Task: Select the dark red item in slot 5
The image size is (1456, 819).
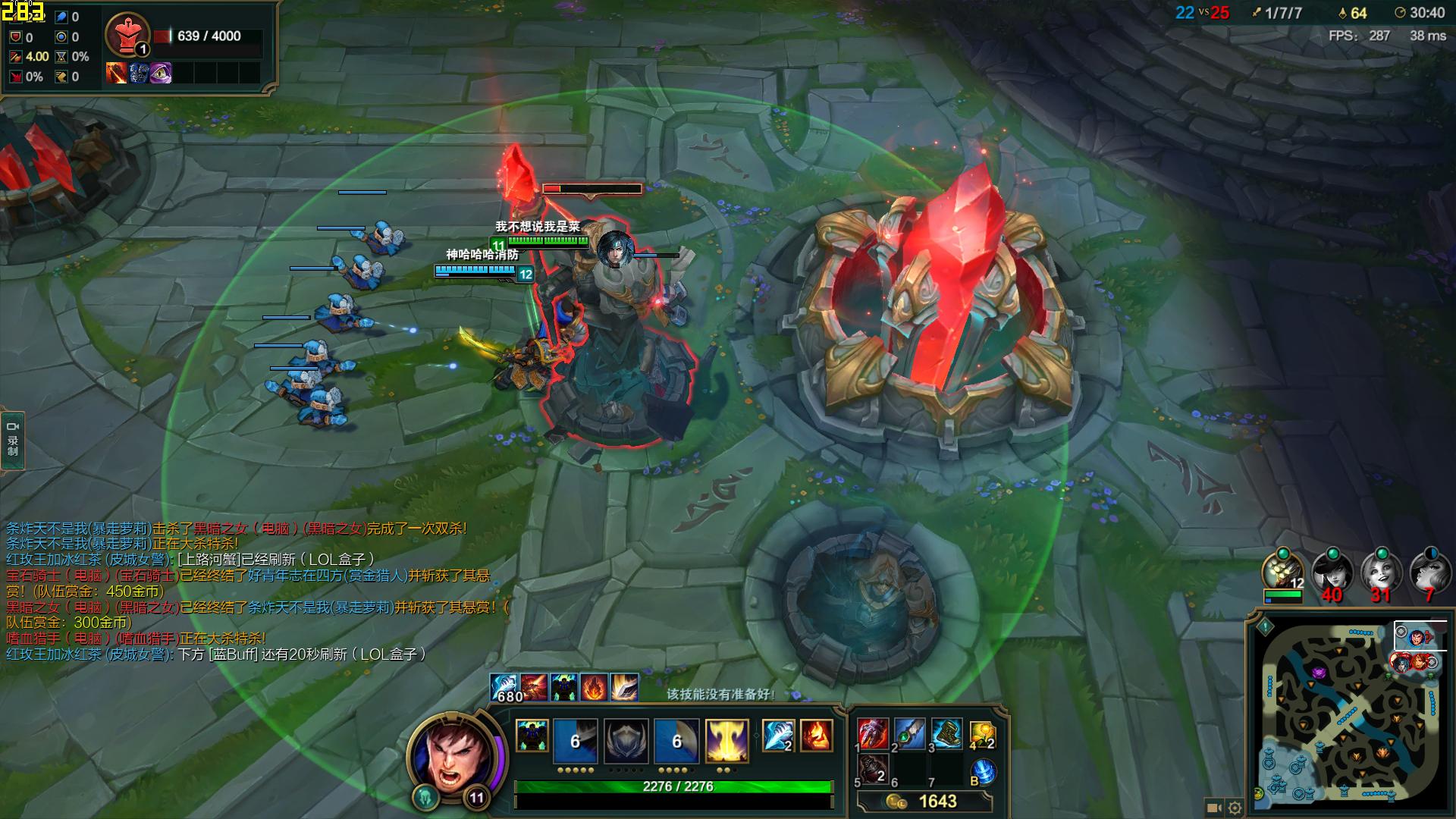Action: (873, 770)
